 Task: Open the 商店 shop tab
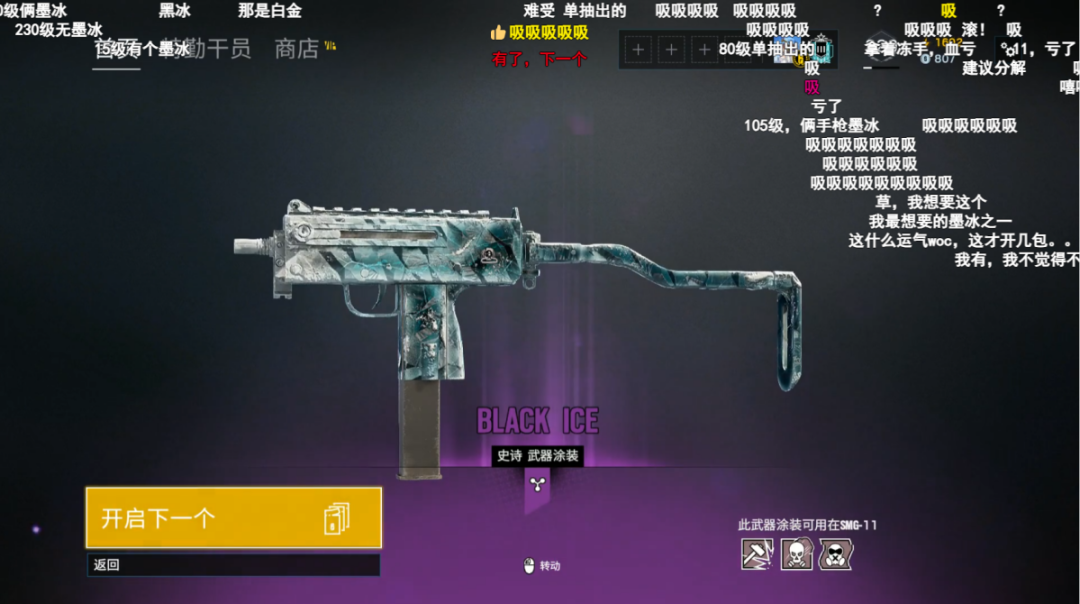[x=296, y=49]
